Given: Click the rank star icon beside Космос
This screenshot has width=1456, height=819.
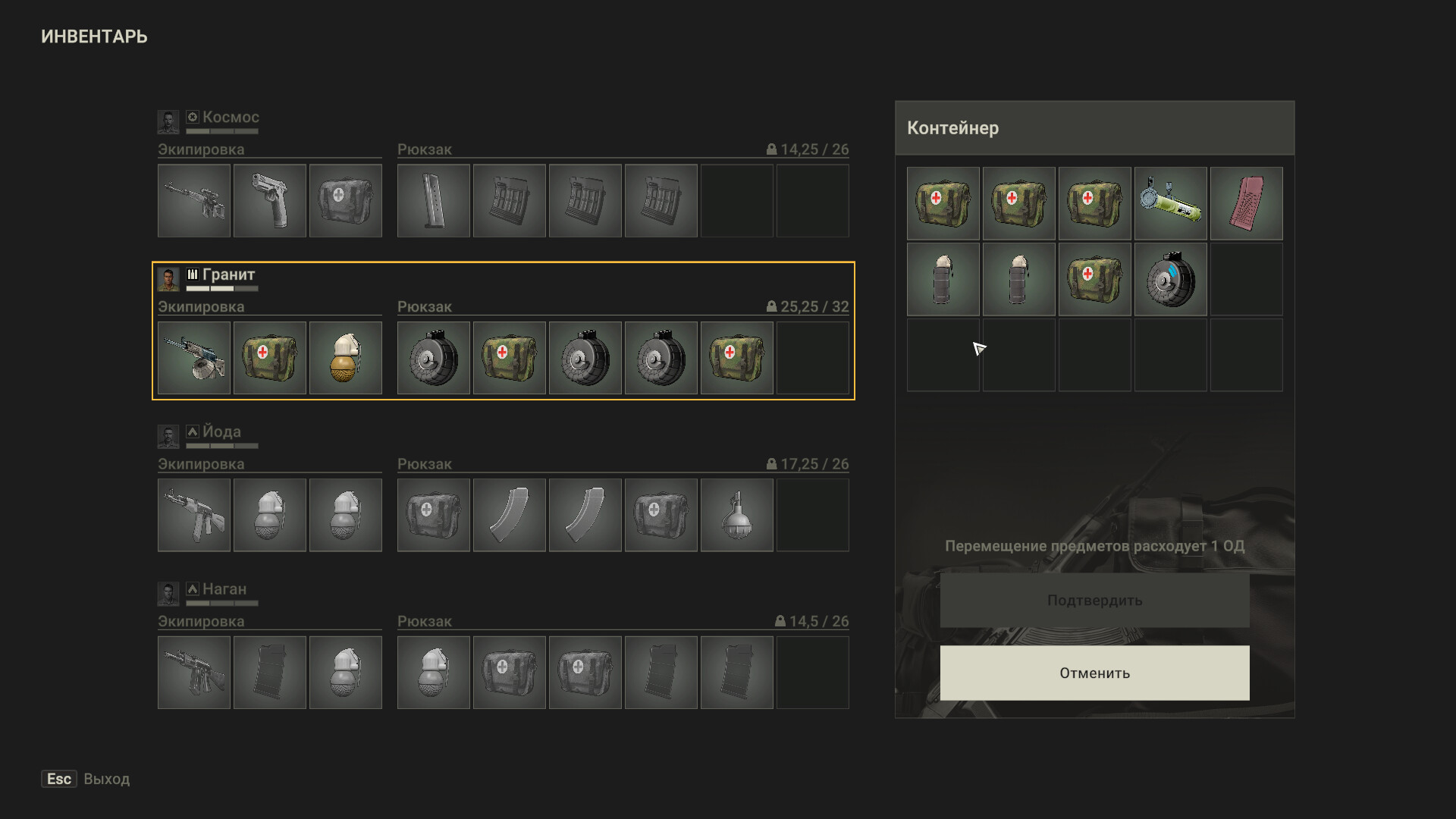Looking at the screenshot, I should (193, 118).
